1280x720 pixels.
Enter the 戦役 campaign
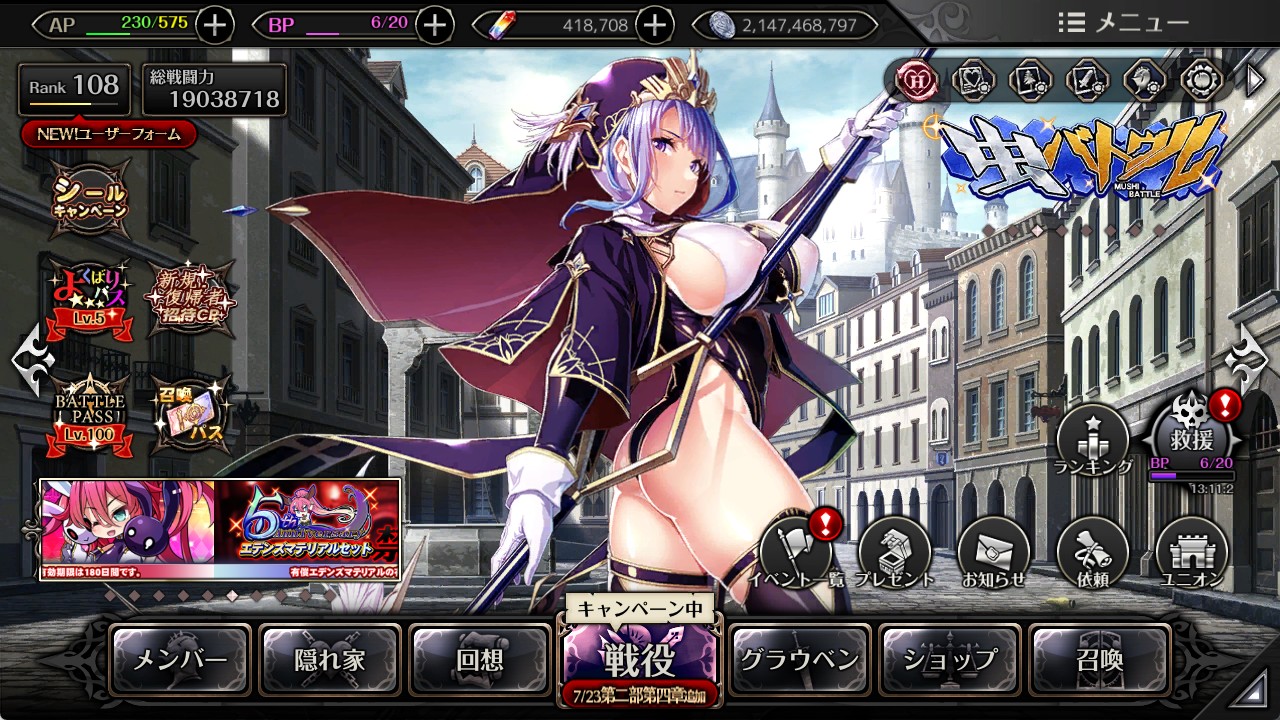click(x=639, y=658)
